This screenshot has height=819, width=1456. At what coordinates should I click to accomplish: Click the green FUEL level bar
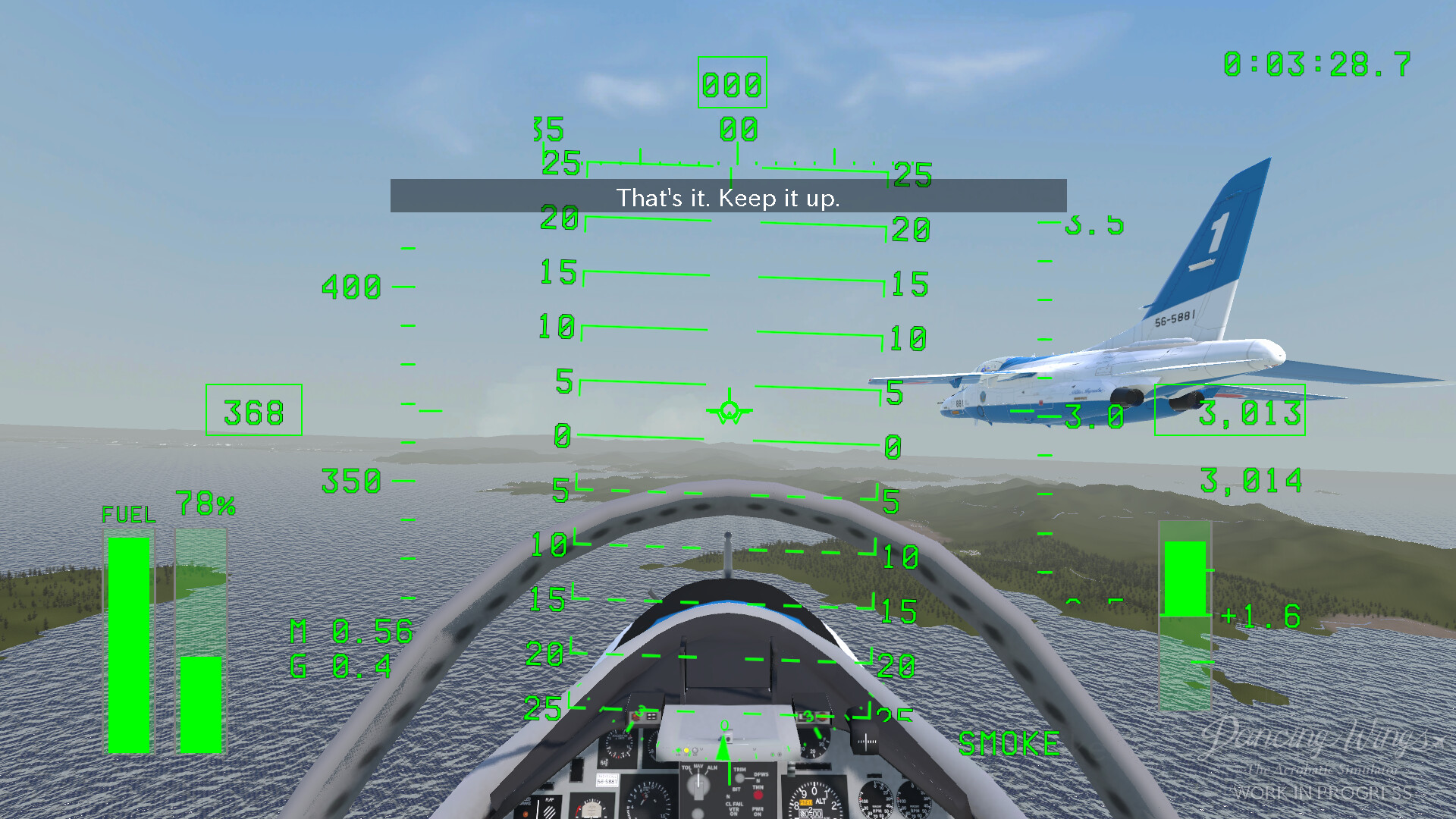click(129, 645)
